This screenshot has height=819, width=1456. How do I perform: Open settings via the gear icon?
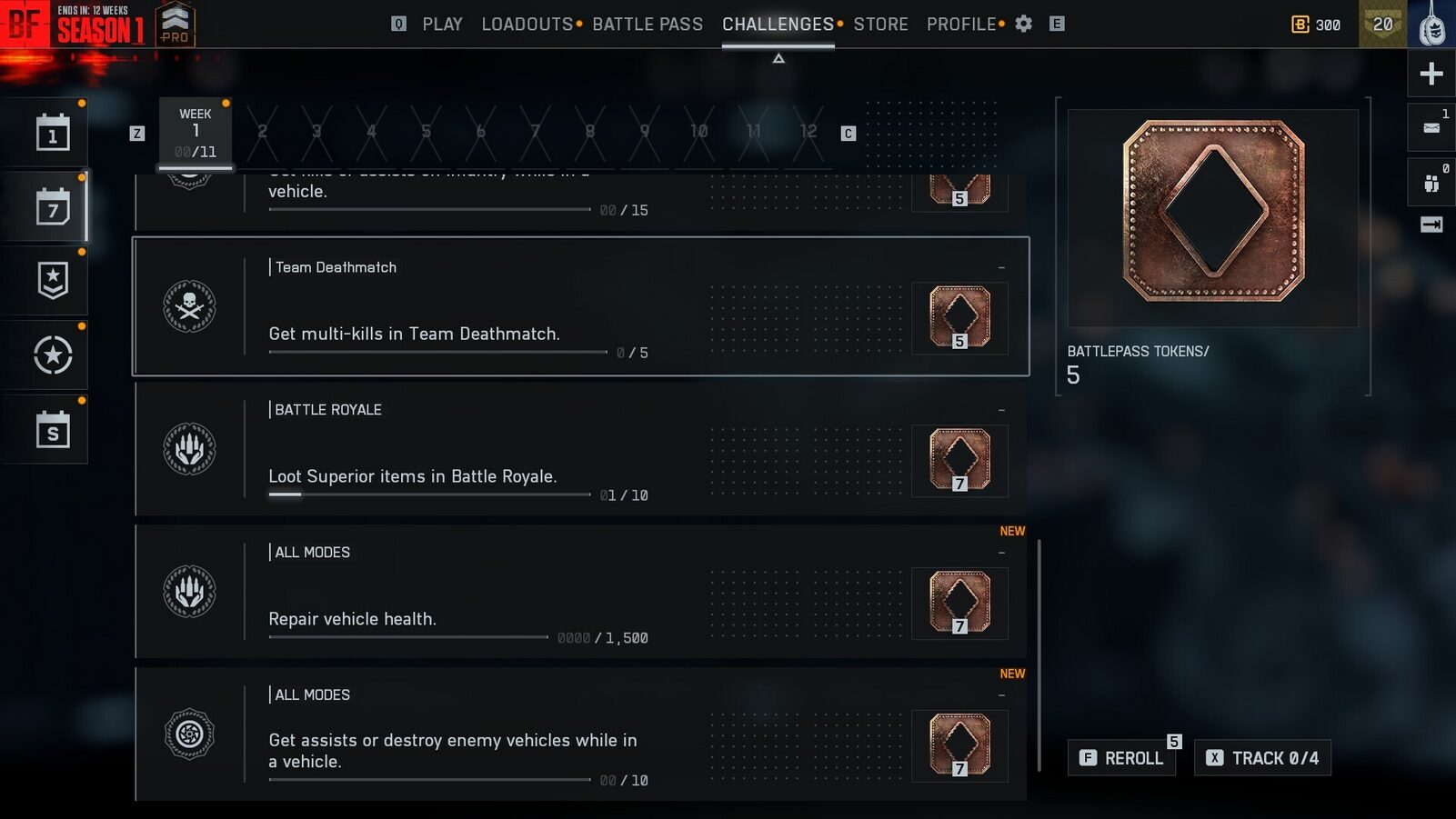coord(1023,25)
